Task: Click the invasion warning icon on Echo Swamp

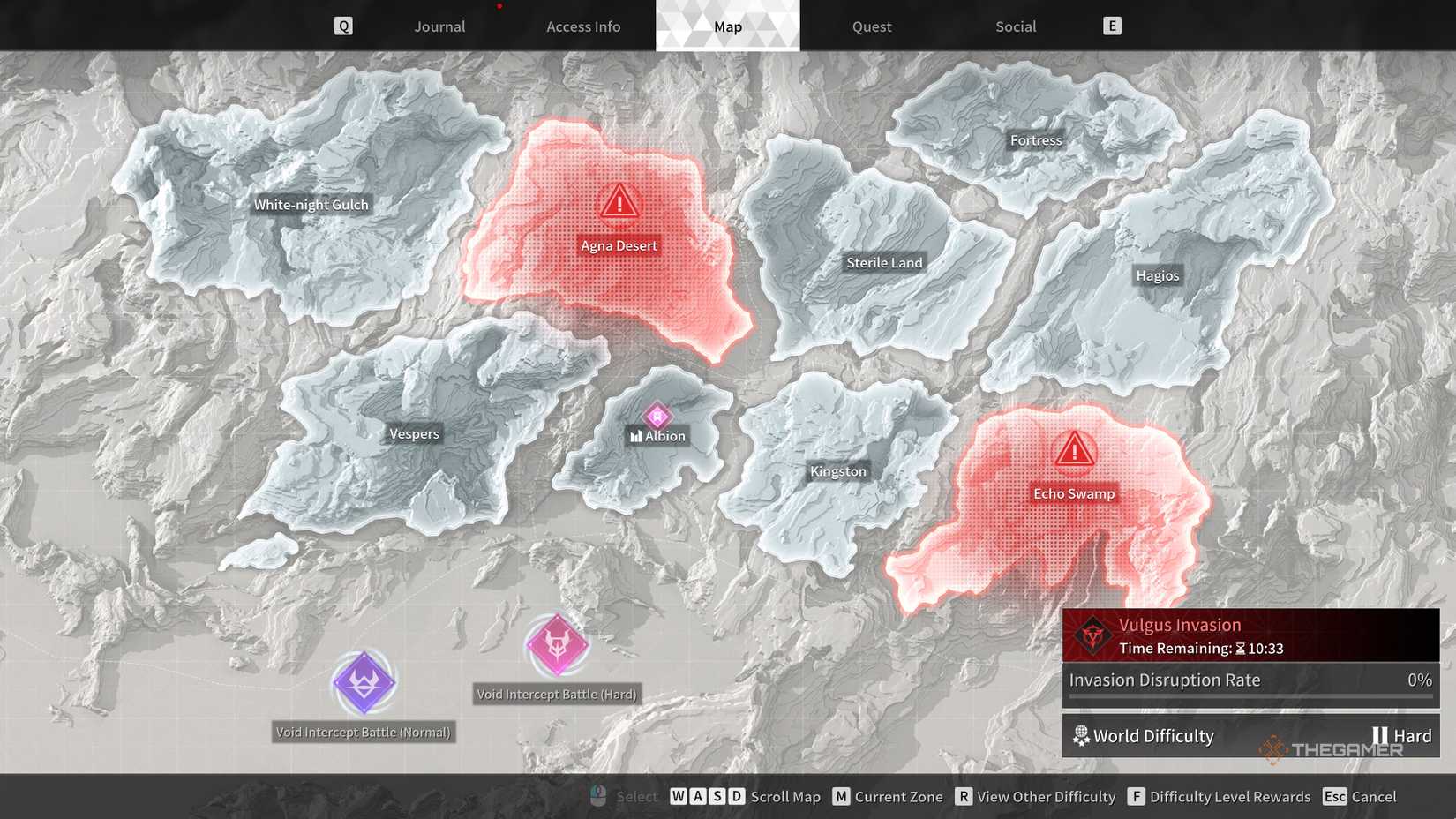Action: point(1074,449)
